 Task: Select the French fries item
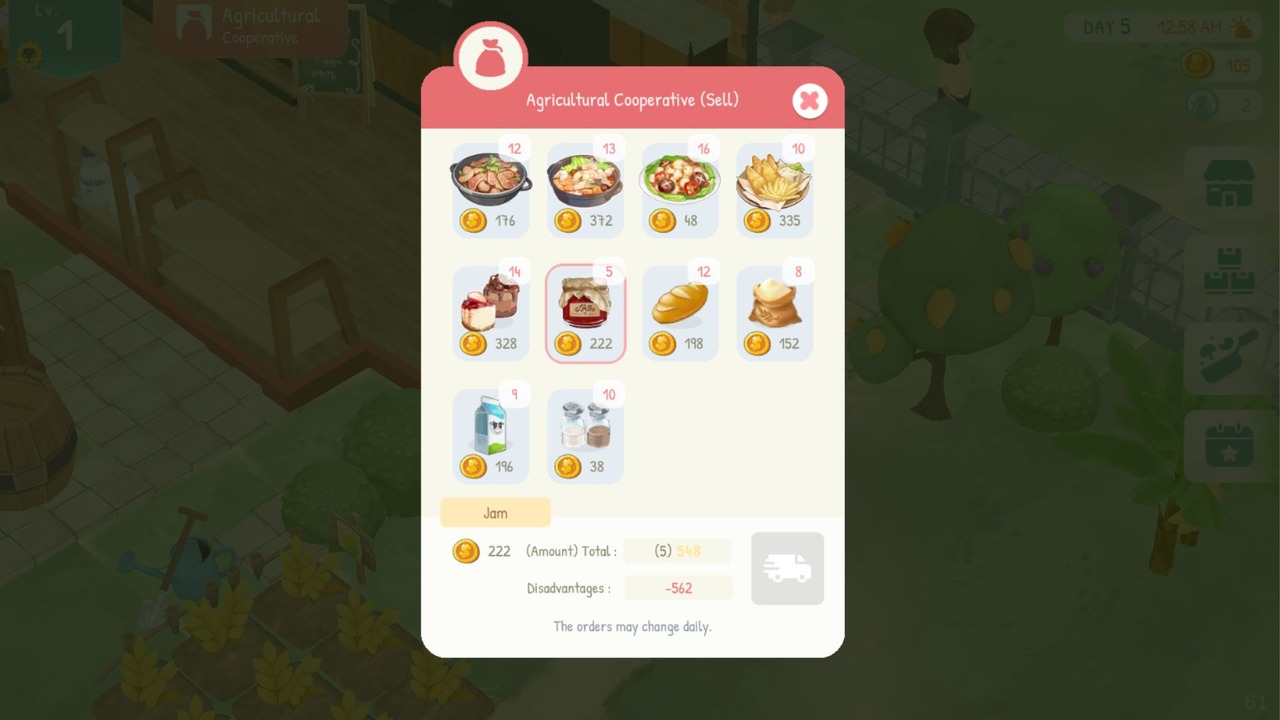point(775,188)
